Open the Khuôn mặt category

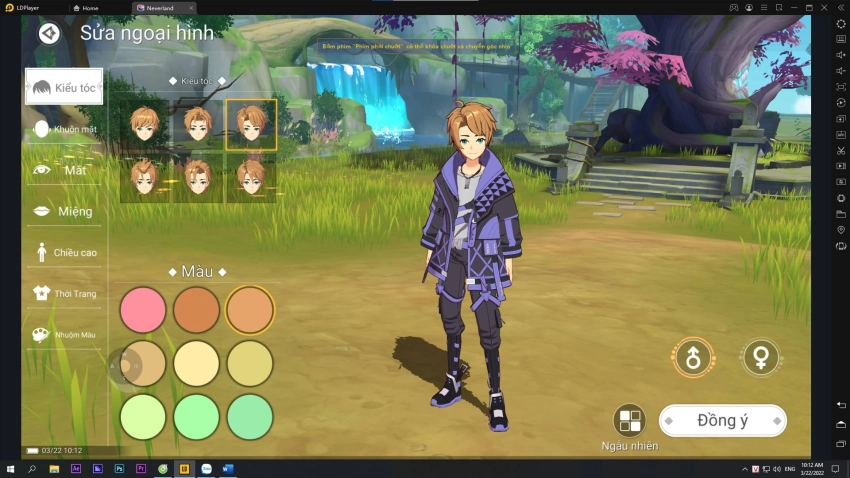[x=64, y=129]
